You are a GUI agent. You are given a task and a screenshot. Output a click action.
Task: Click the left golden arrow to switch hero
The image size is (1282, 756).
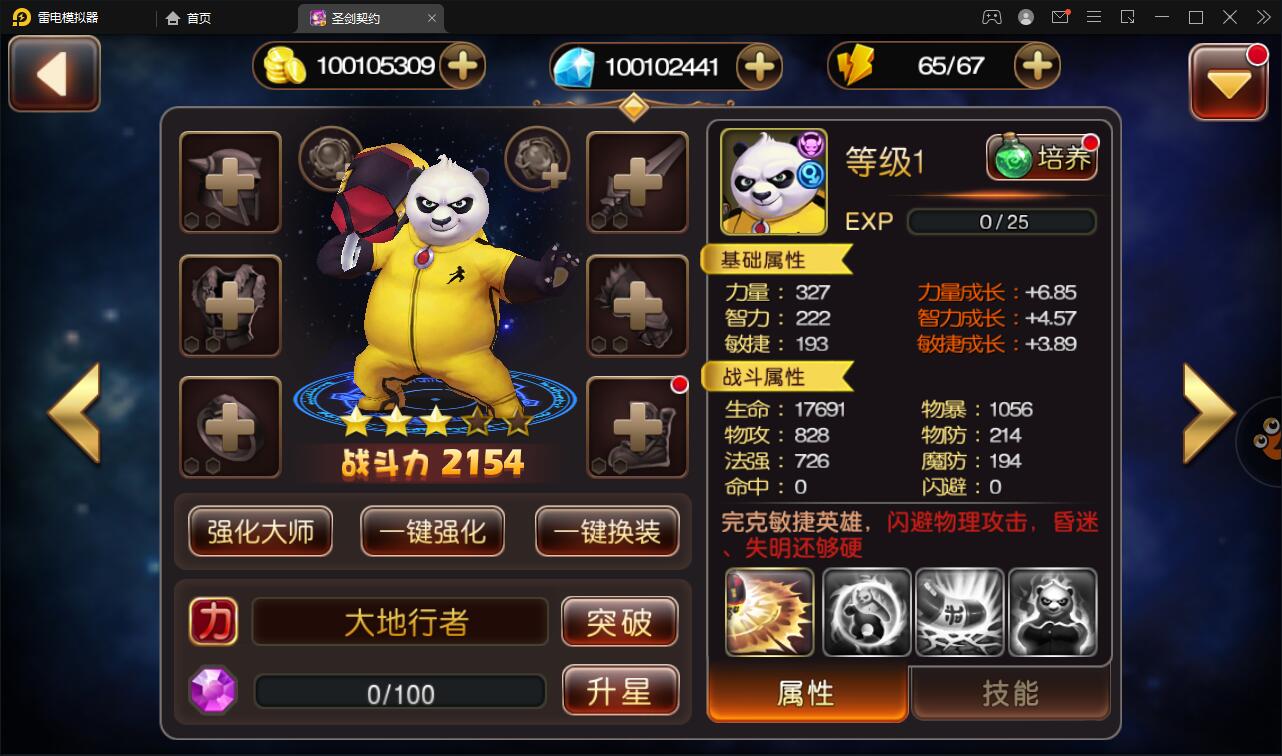[75, 413]
